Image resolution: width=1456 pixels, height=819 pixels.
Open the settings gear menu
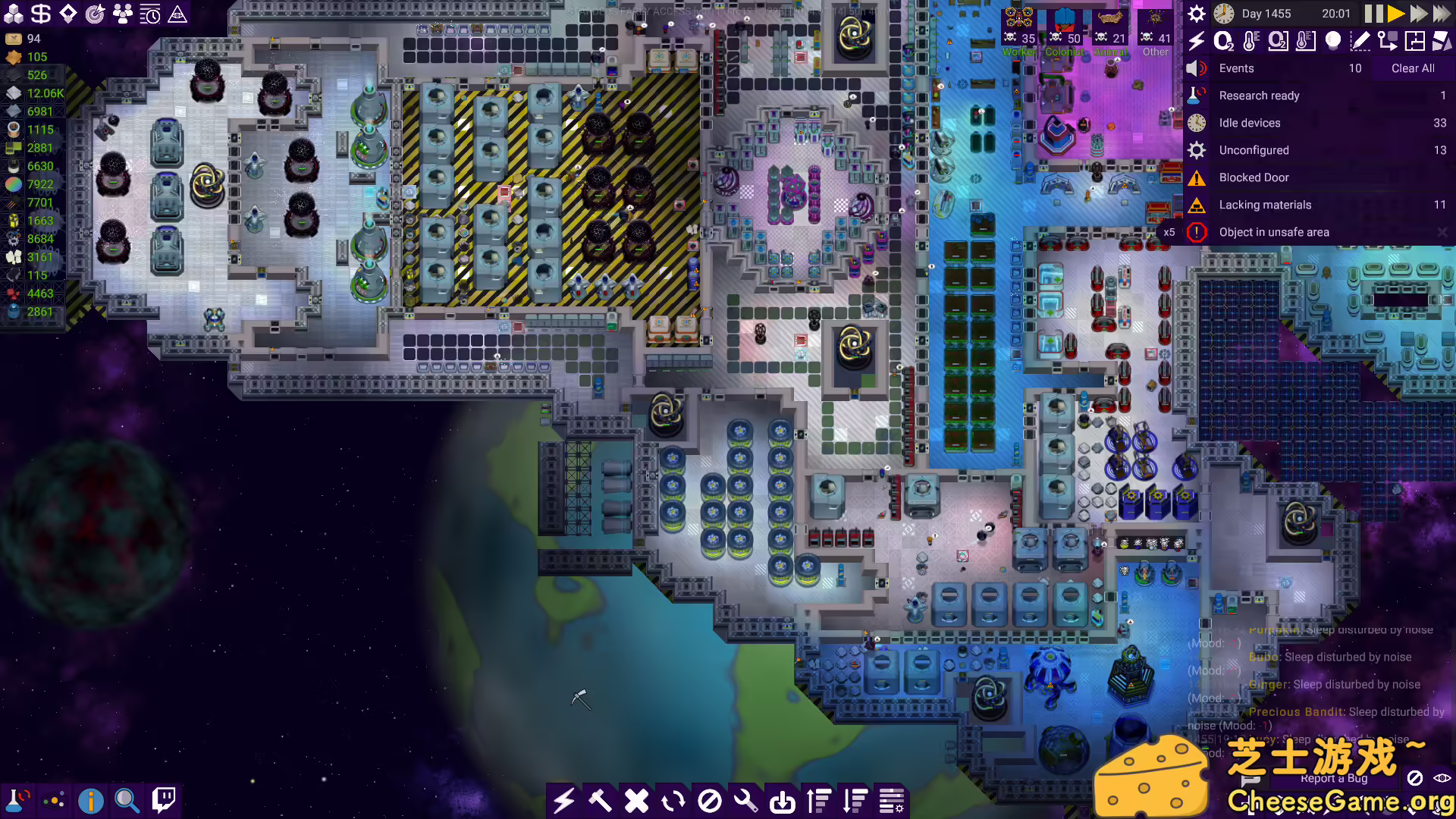tap(1196, 13)
